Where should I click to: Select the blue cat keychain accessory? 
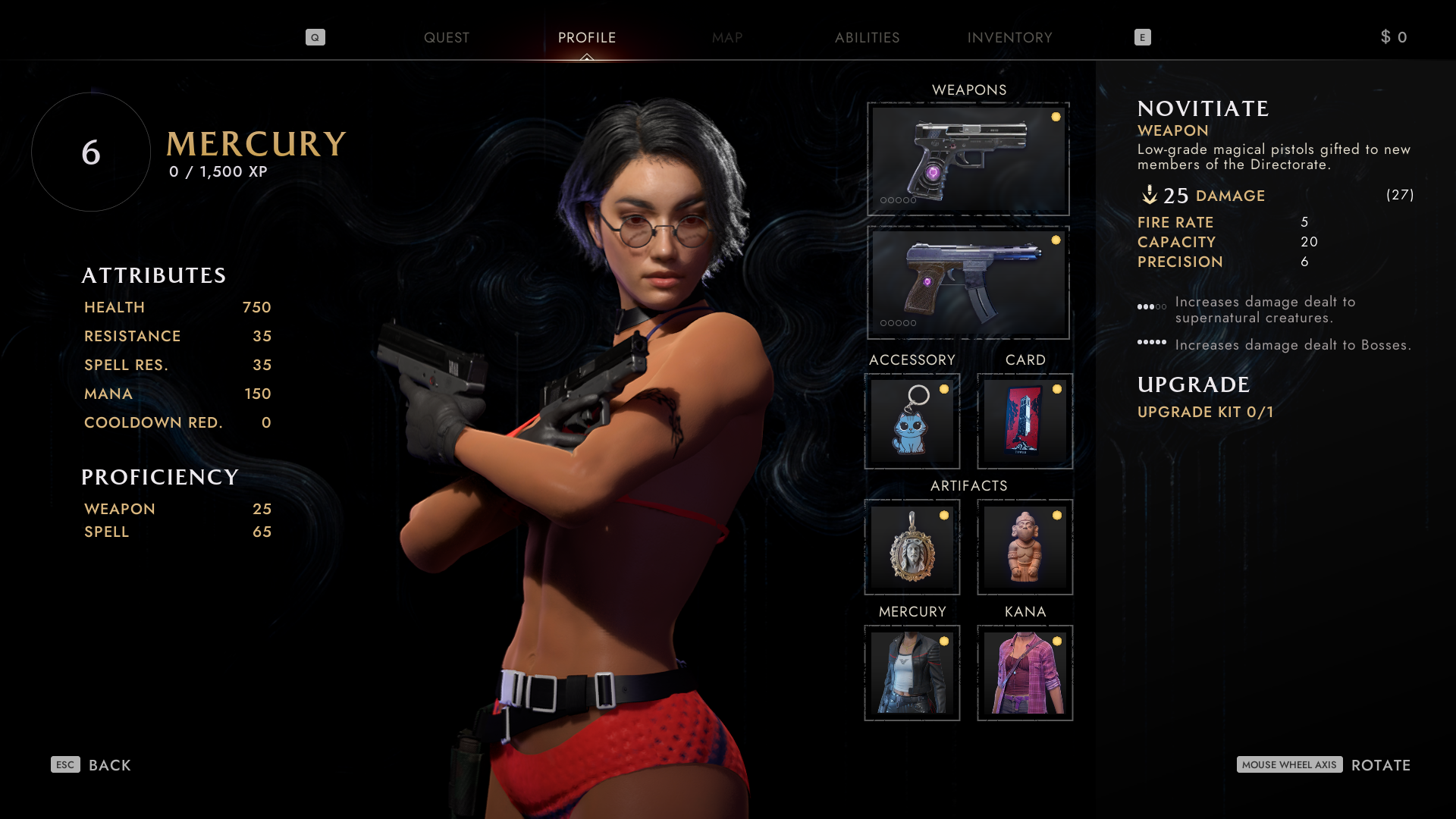coord(912,421)
